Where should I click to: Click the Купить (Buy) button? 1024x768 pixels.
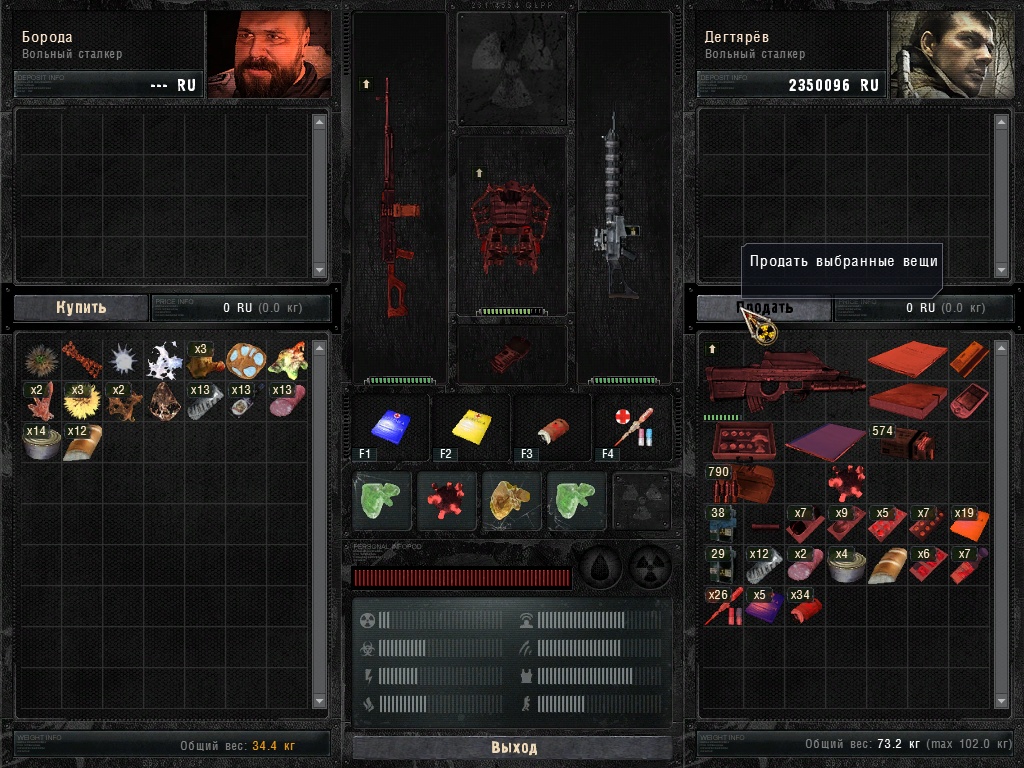(x=80, y=308)
